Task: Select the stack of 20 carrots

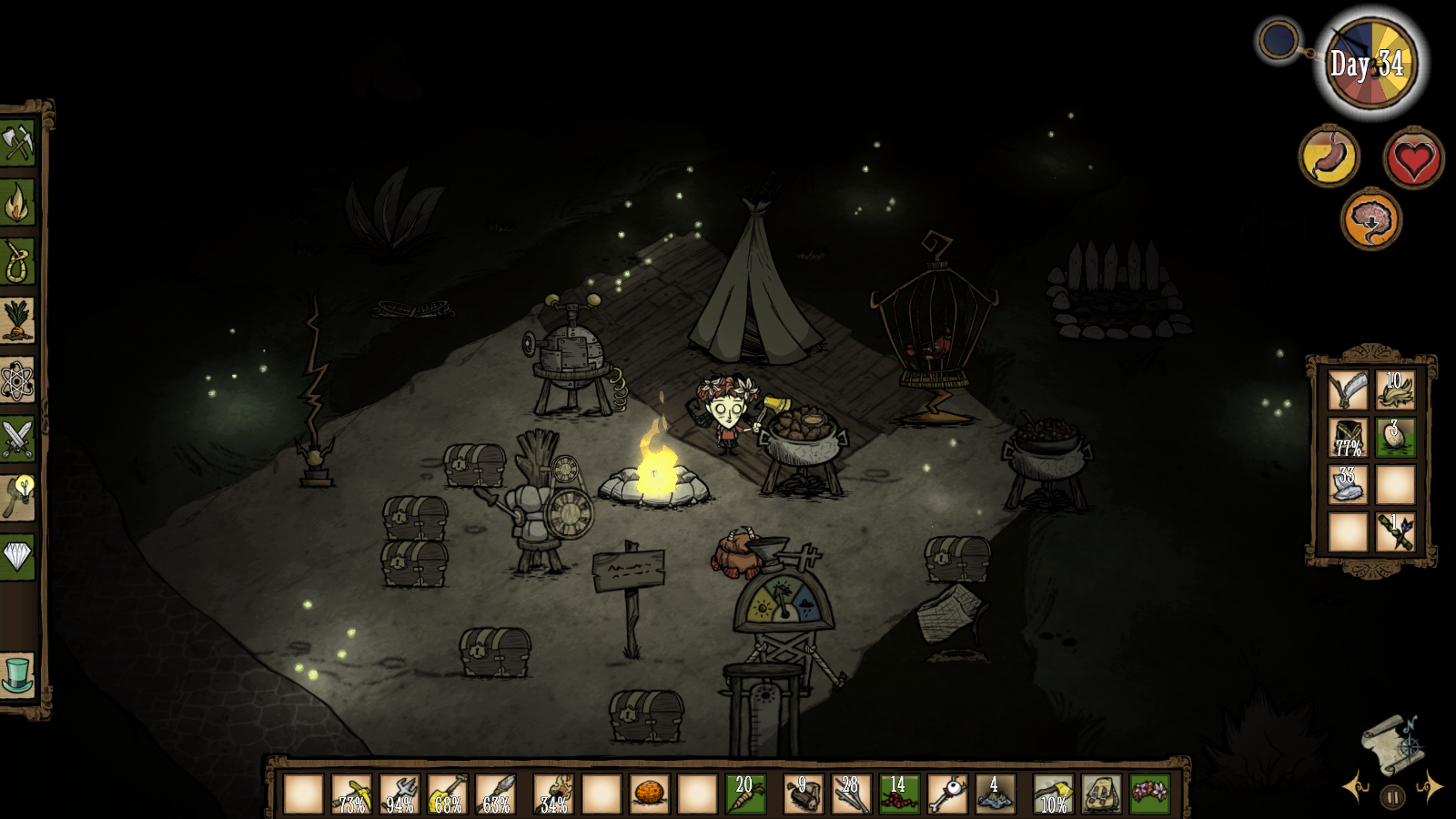Action: [x=745, y=794]
